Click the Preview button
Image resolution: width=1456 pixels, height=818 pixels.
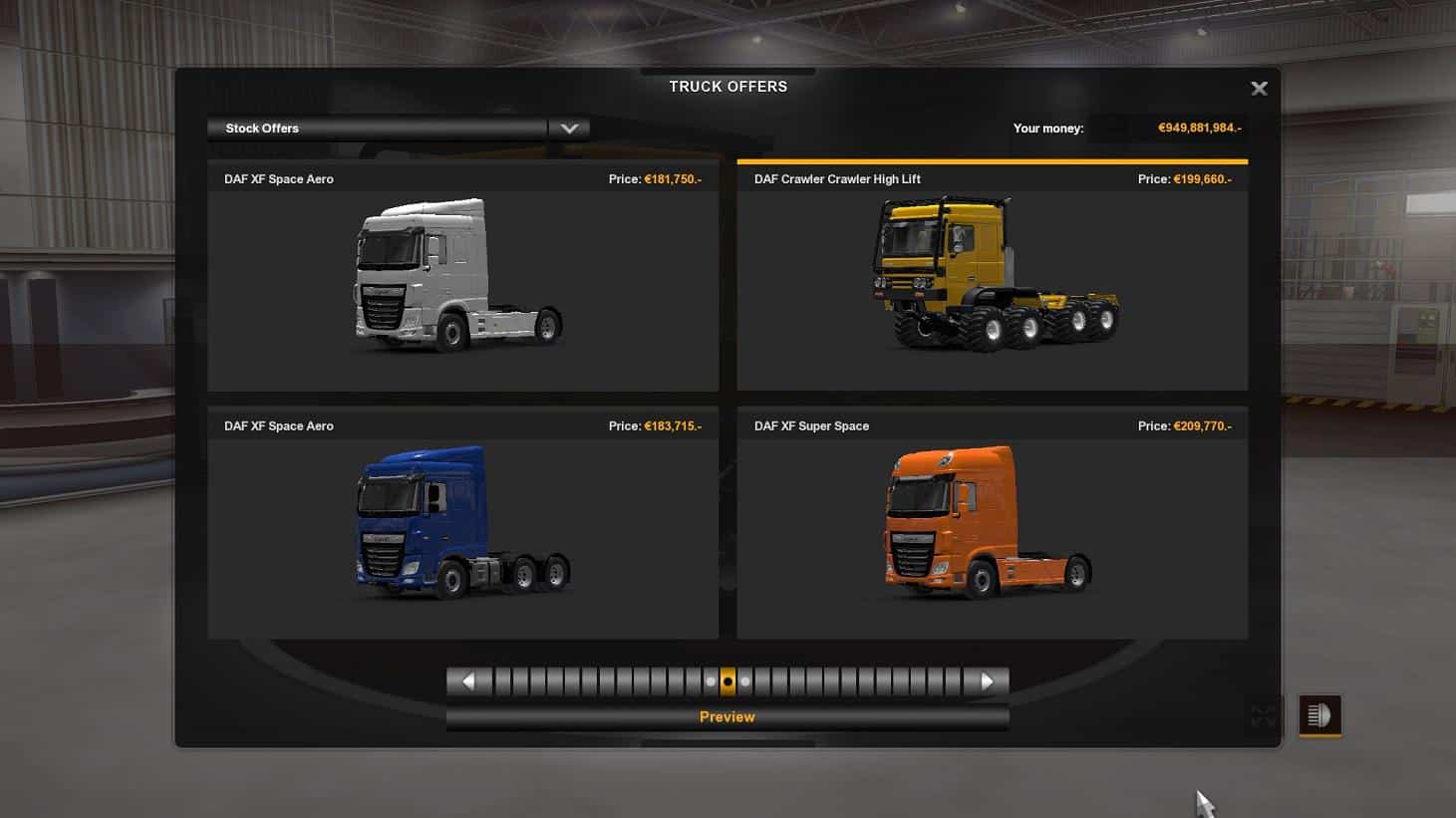coord(727,717)
